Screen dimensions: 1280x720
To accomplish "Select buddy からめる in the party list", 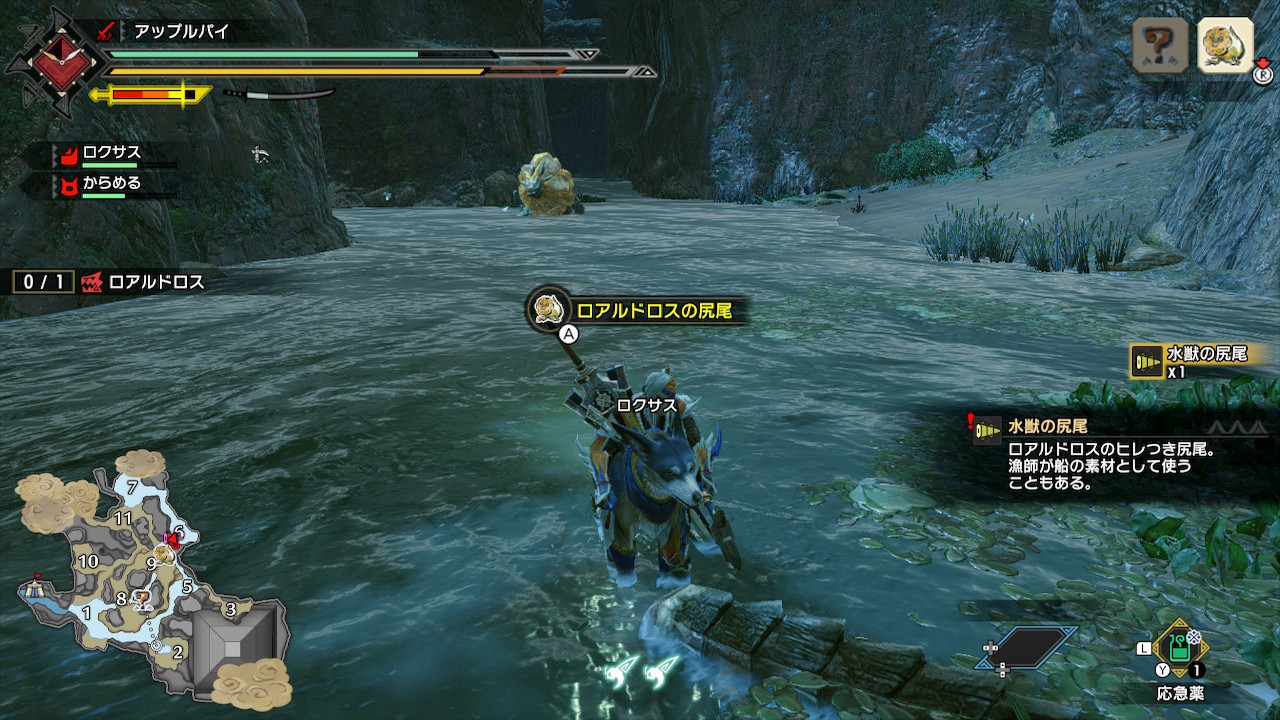I will 110,183.
